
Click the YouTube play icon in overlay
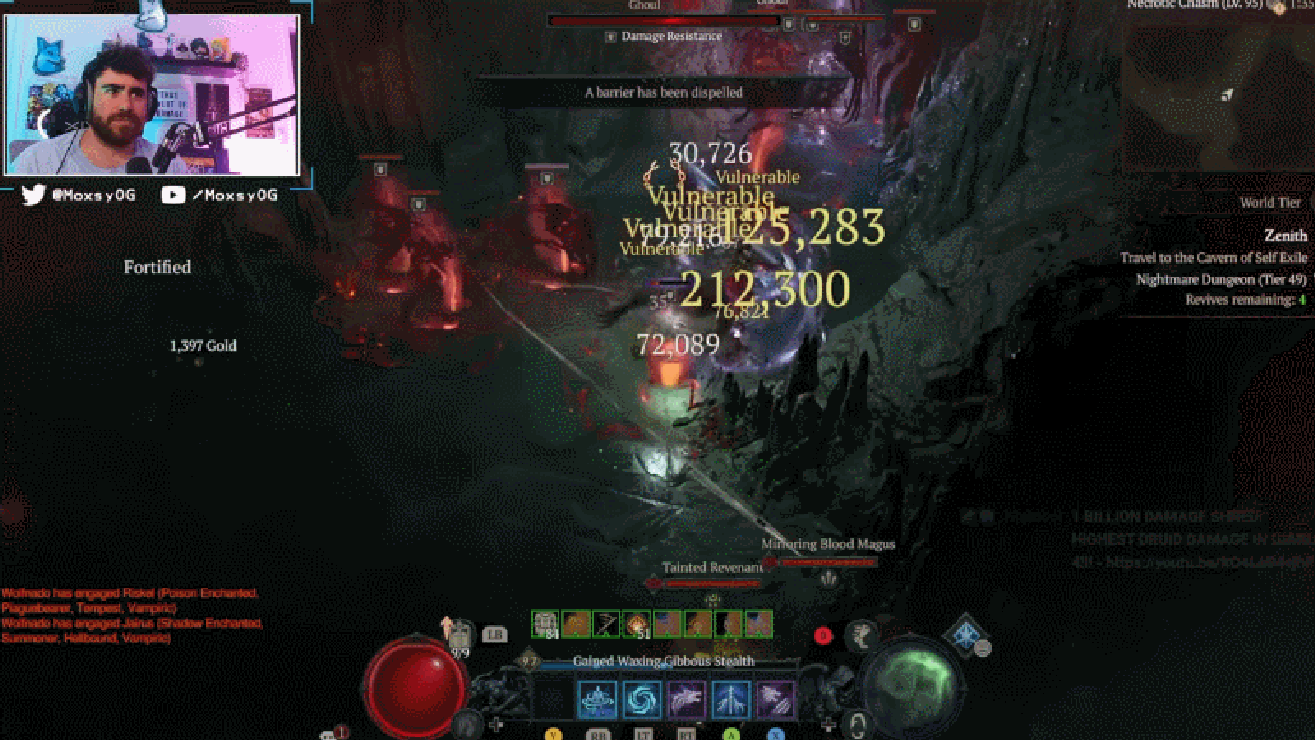tap(176, 194)
